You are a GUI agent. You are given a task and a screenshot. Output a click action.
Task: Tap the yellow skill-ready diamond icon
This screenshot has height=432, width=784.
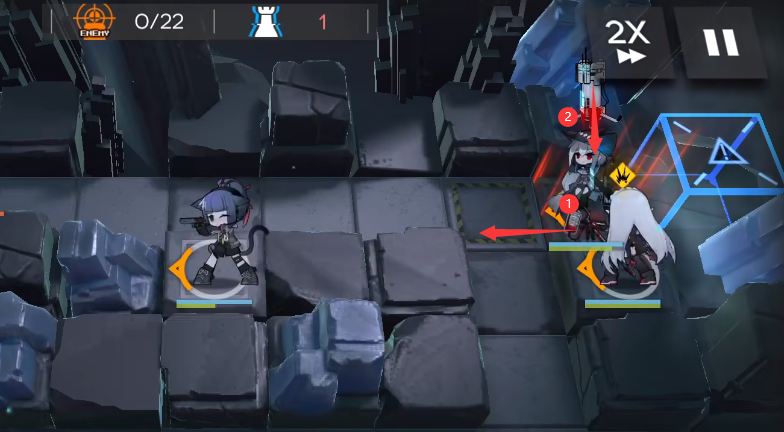(x=624, y=175)
